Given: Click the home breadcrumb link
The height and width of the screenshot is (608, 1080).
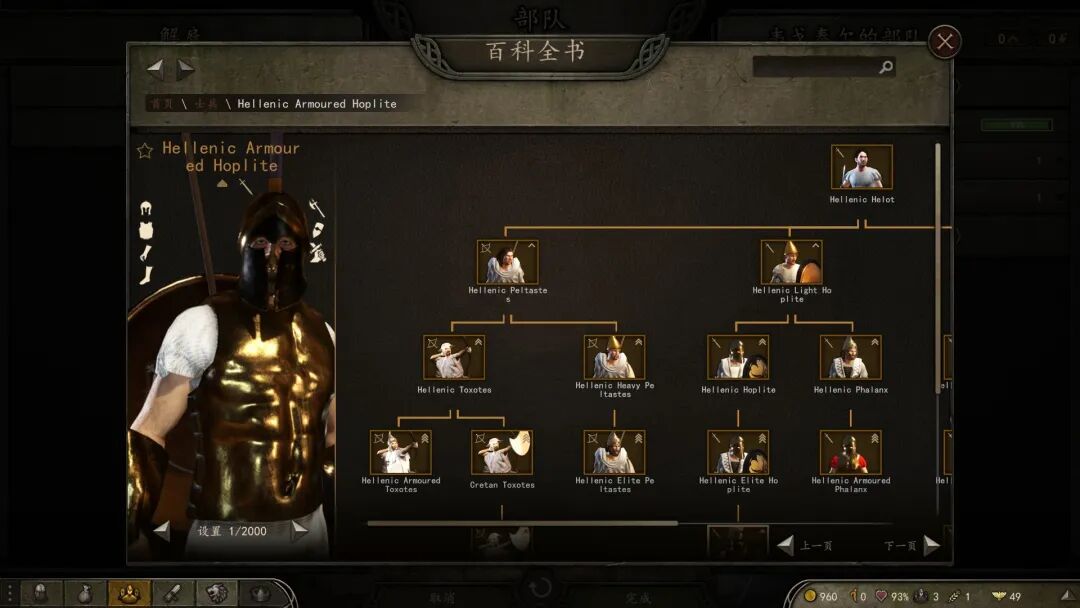Looking at the screenshot, I should [x=159, y=104].
